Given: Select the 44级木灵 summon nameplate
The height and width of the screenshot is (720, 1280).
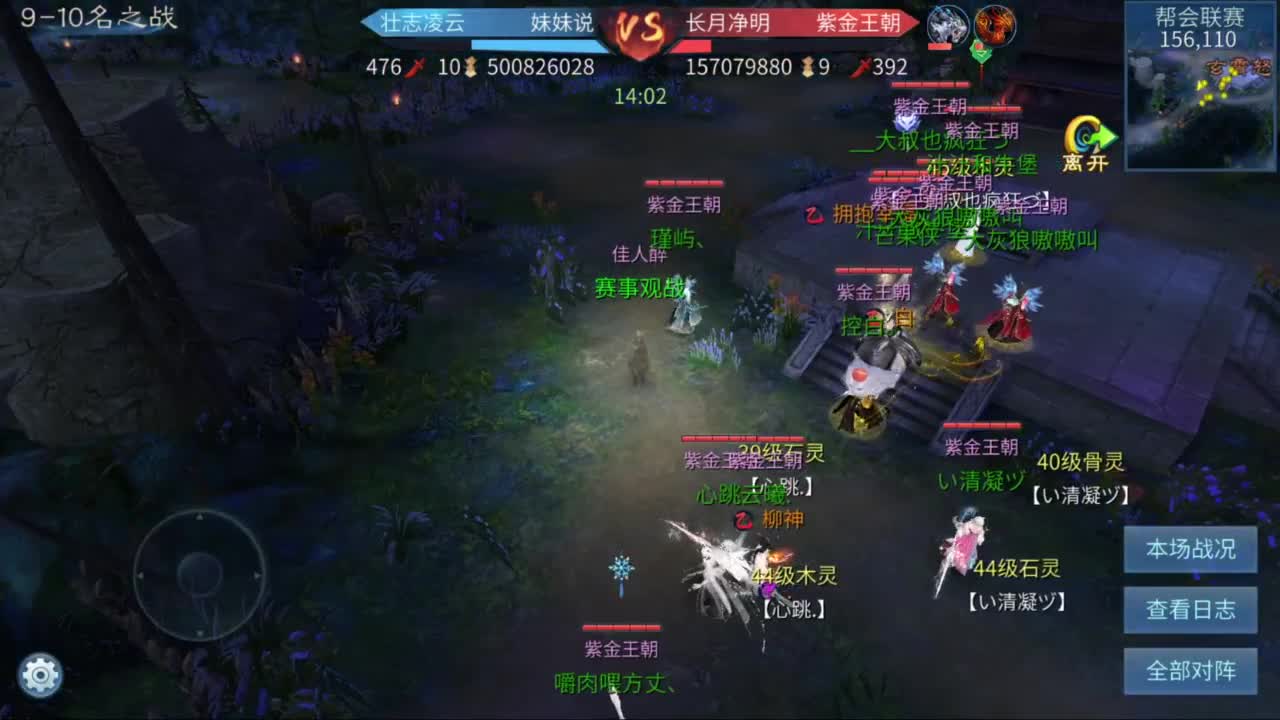Looking at the screenshot, I should click(797, 576).
